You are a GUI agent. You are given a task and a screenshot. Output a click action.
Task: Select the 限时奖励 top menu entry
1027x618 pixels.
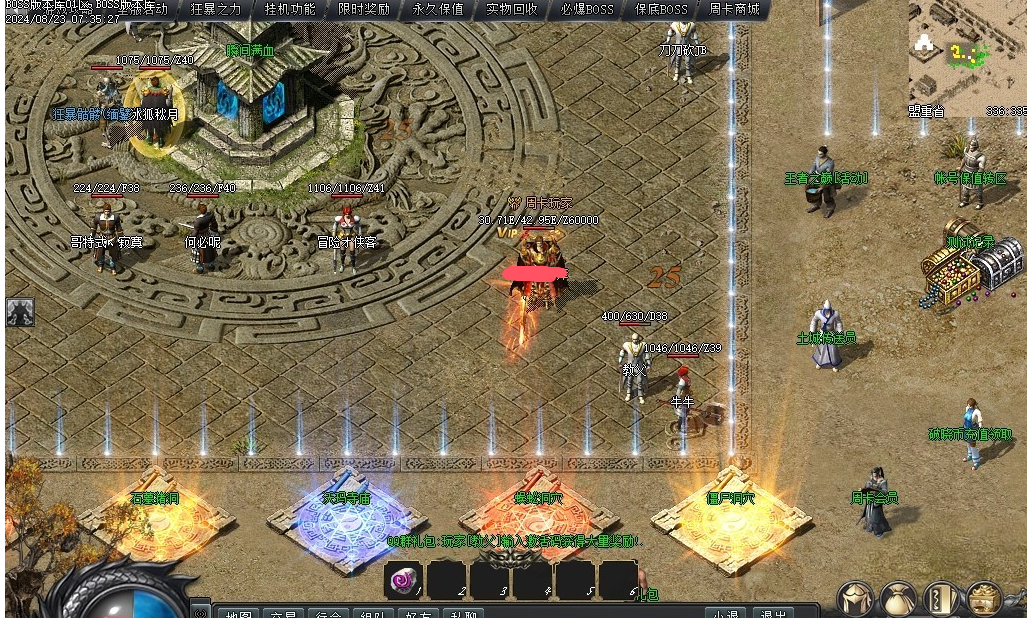(x=364, y=9)
